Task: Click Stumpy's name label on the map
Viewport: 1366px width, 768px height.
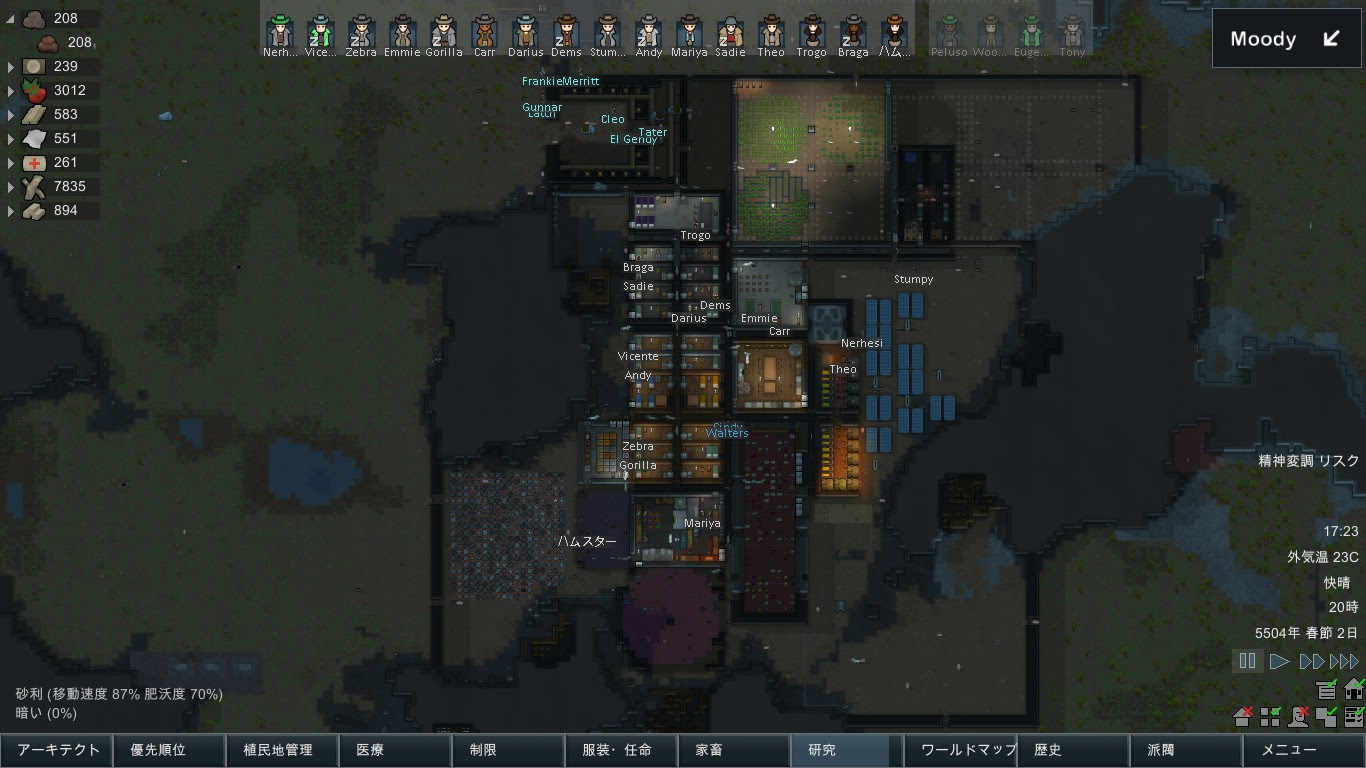Action: (912, 279)
